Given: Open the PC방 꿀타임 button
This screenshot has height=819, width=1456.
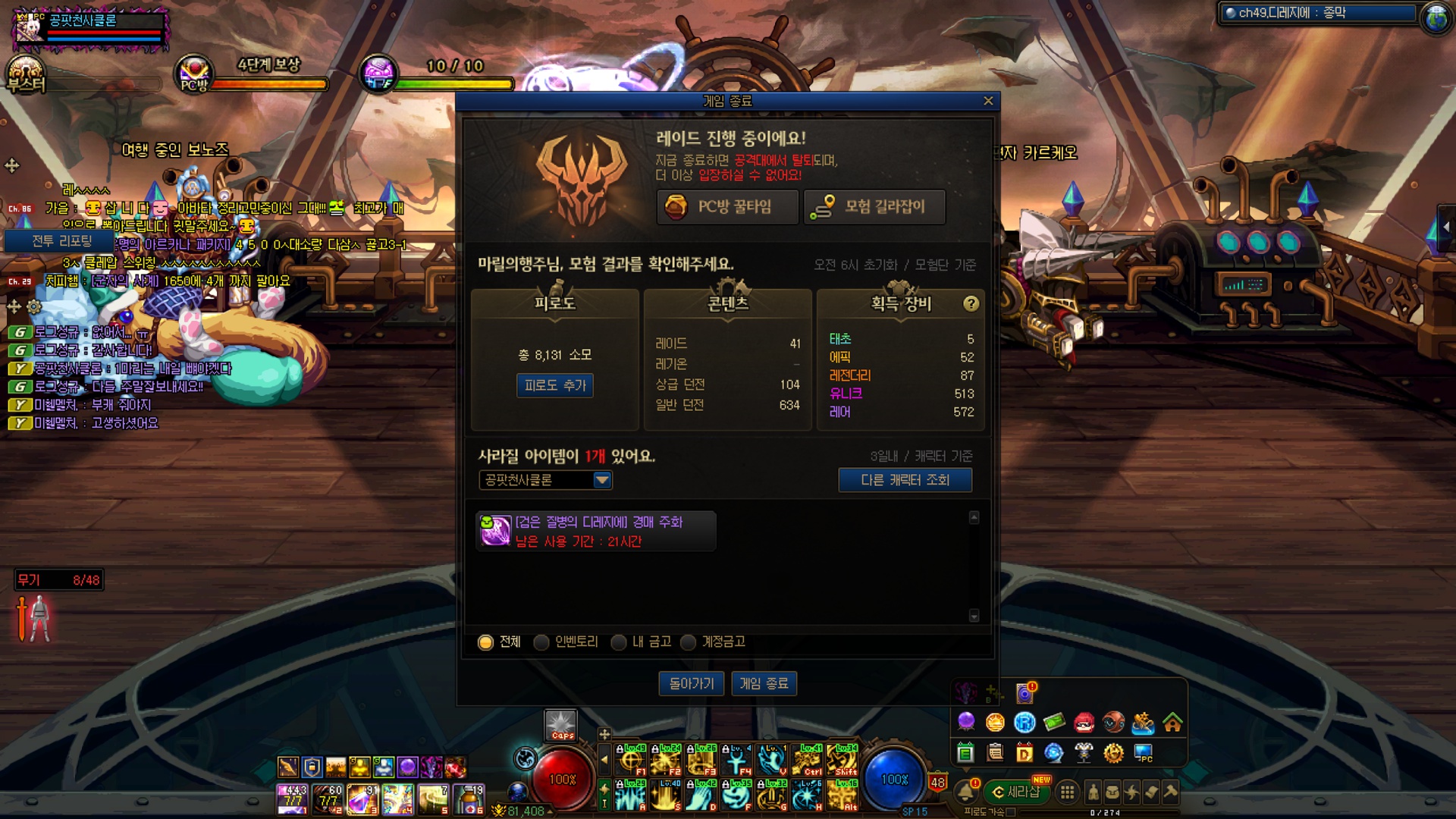Looking at the screenshot, I should pos(727,207).
